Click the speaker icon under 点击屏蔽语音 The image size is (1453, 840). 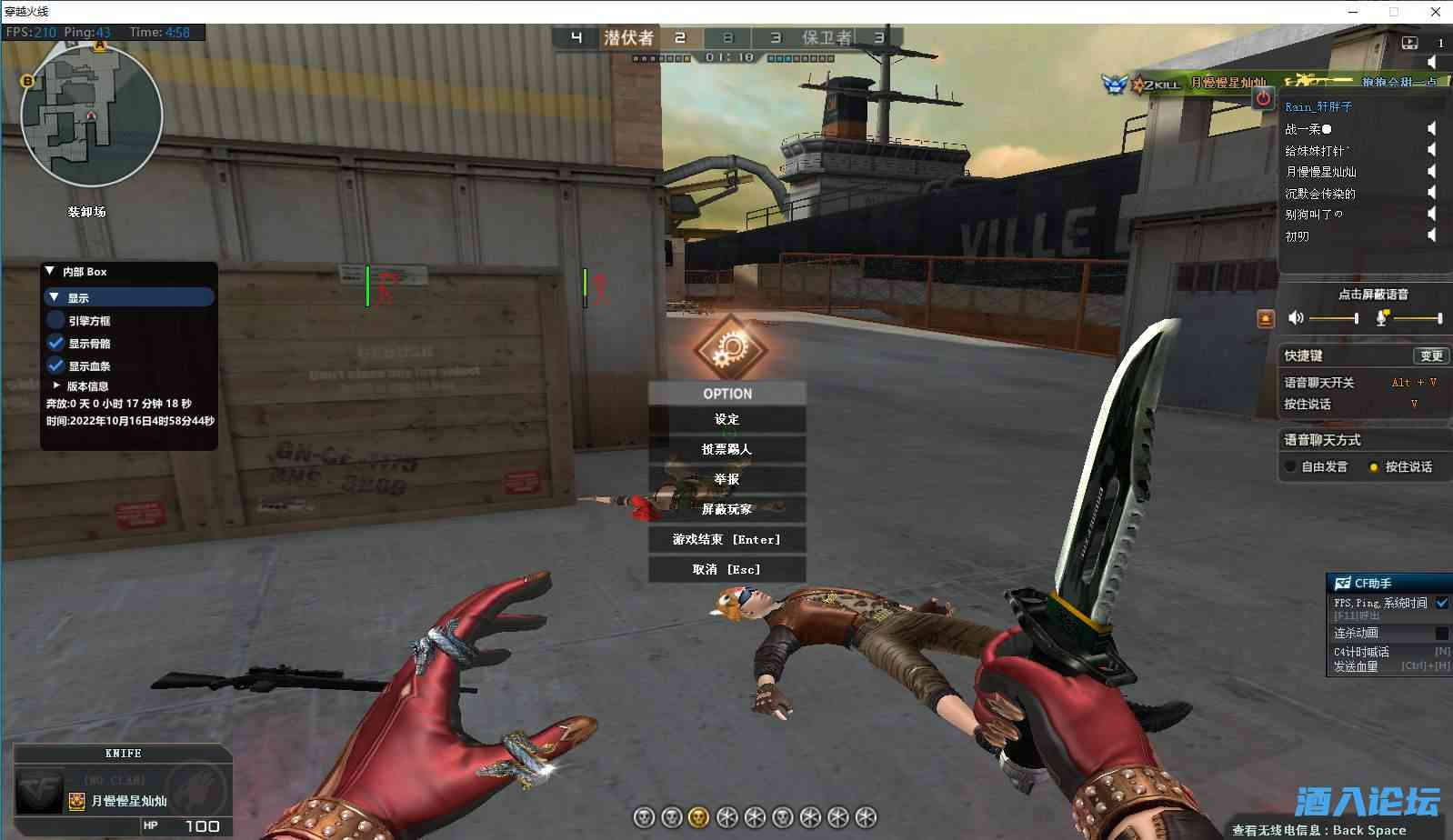coord(1295,318)
